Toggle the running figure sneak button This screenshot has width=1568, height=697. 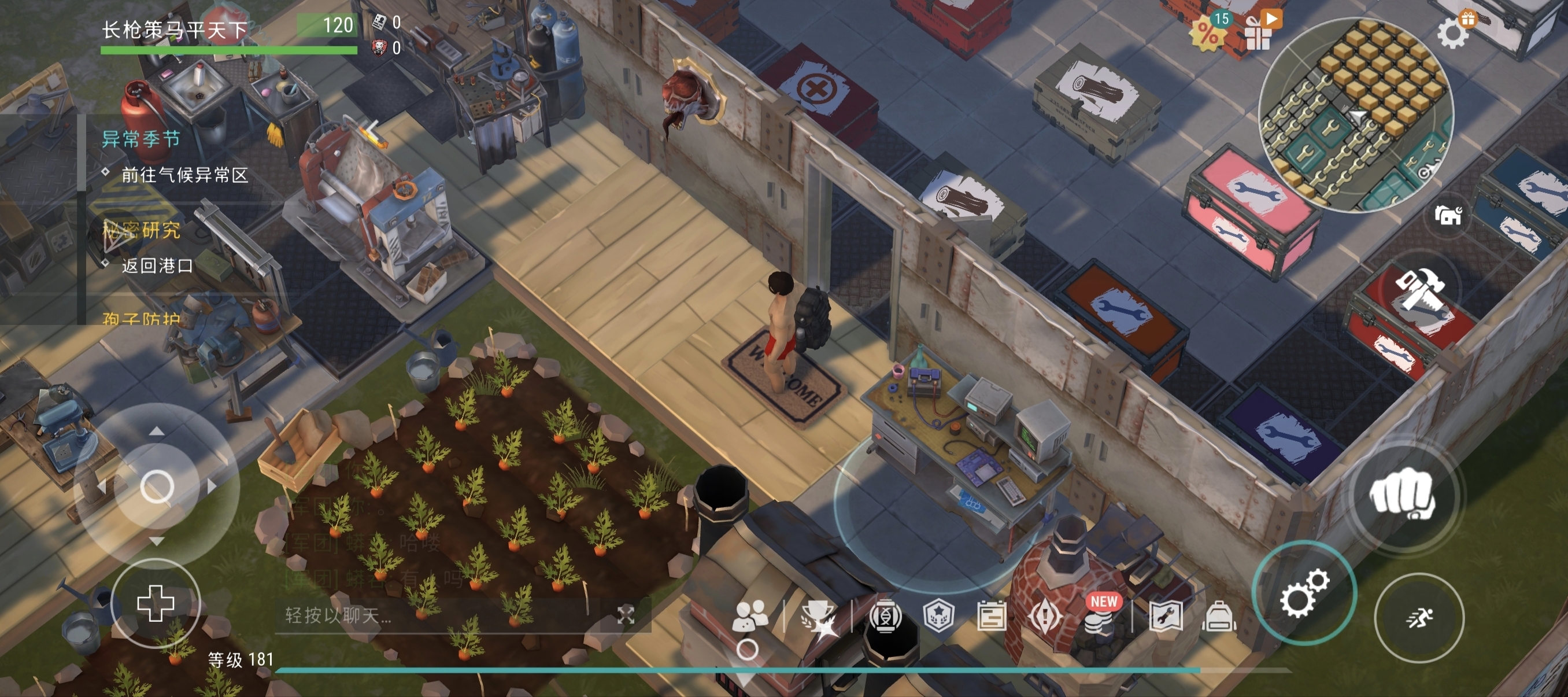point(1419,618)
